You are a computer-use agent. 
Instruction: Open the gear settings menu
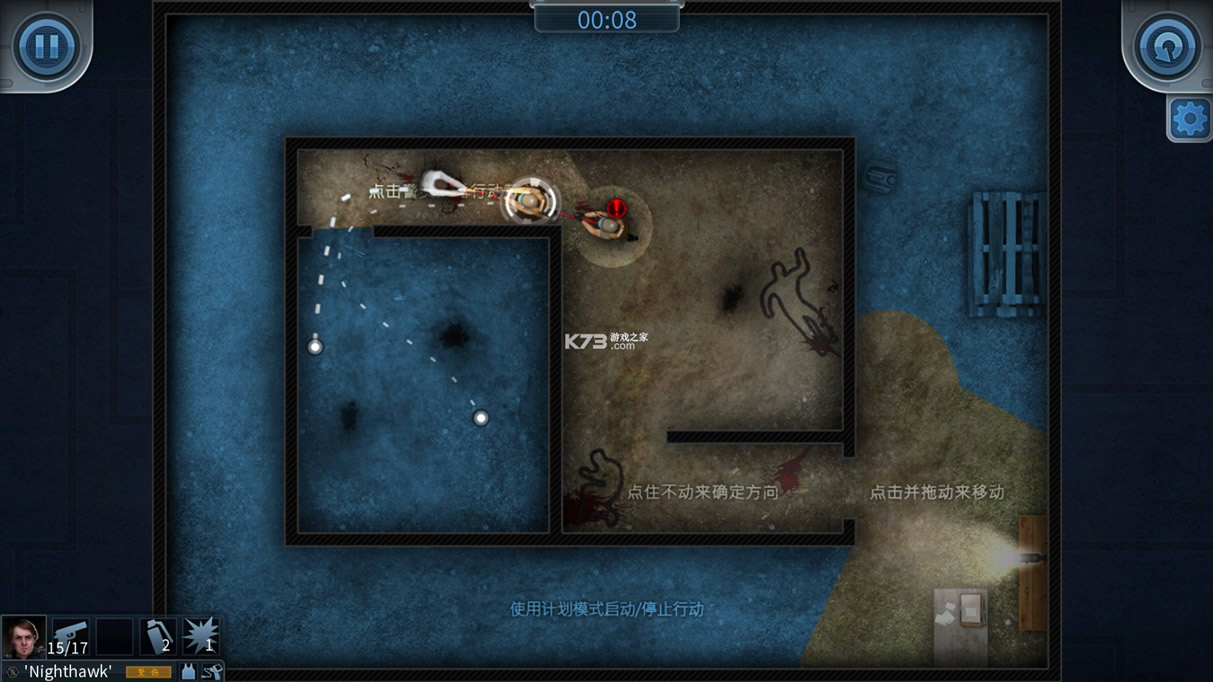(x=1189, y=120)
